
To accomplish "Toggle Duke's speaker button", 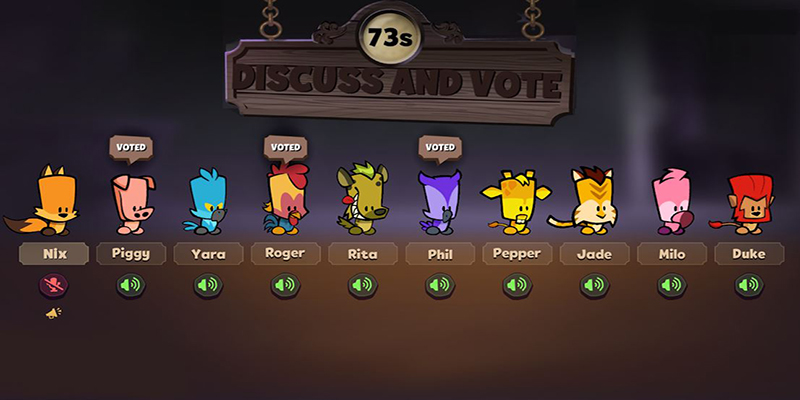I will pos(748,286).
